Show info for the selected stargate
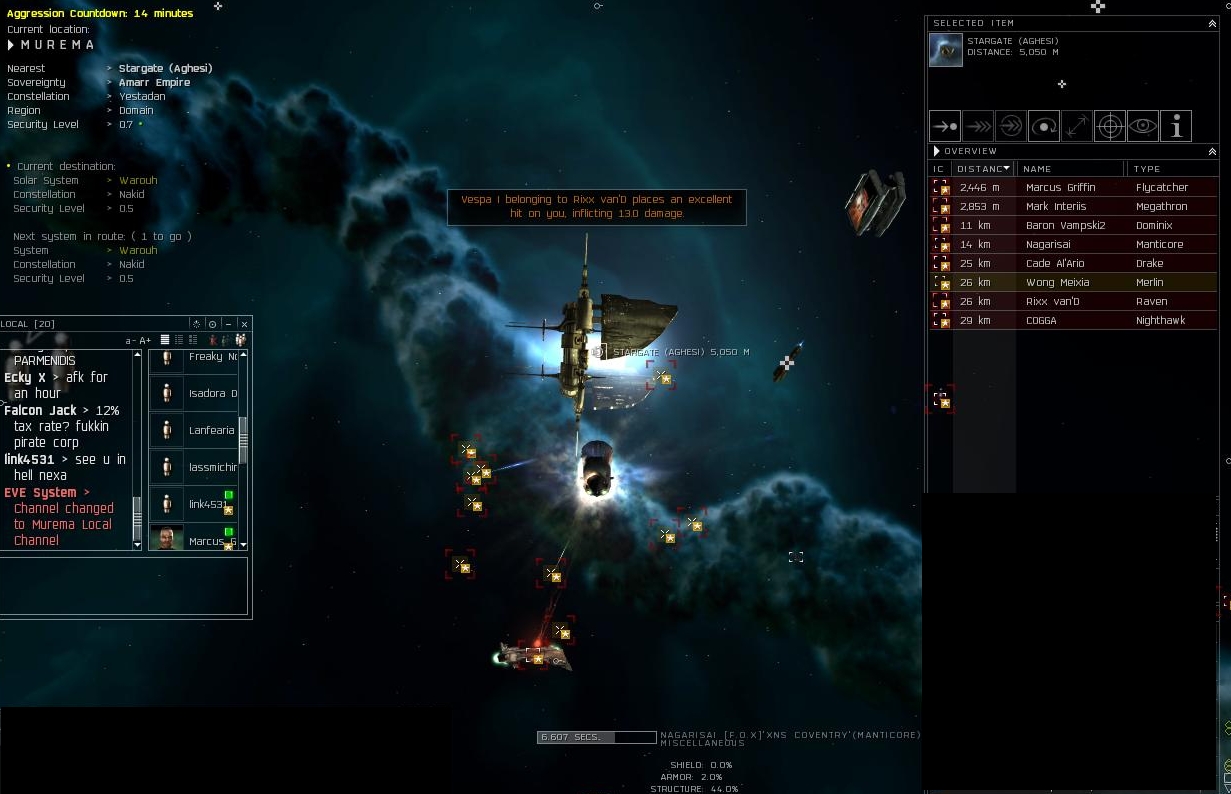 point(1176,126)
